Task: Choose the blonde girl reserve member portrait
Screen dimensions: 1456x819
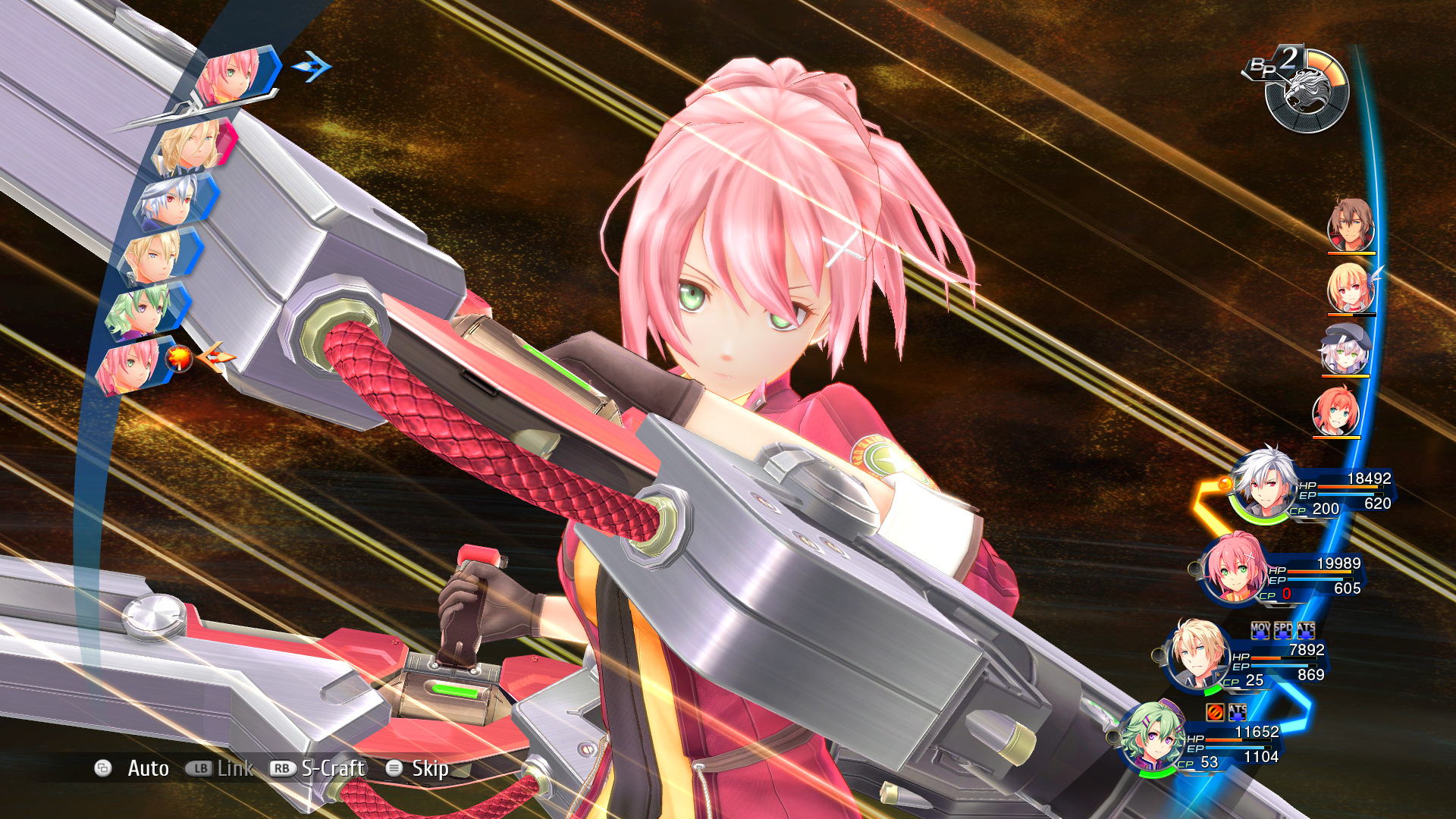Action: (x=1351, y=288)
